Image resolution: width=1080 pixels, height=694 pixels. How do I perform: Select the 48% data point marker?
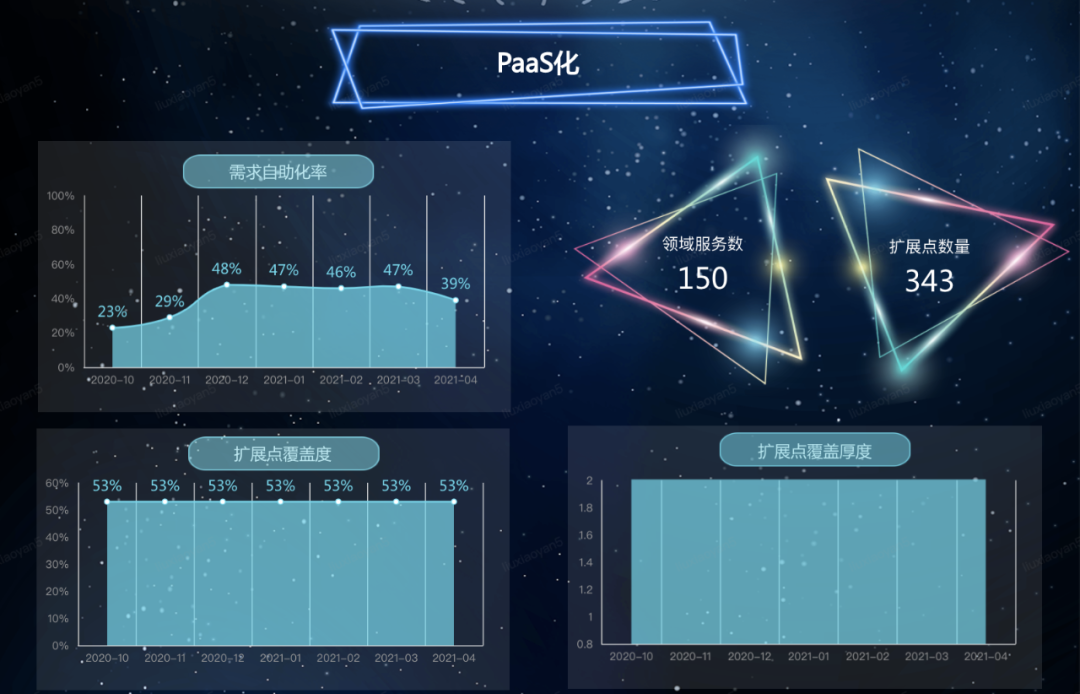tap(227, 285)
